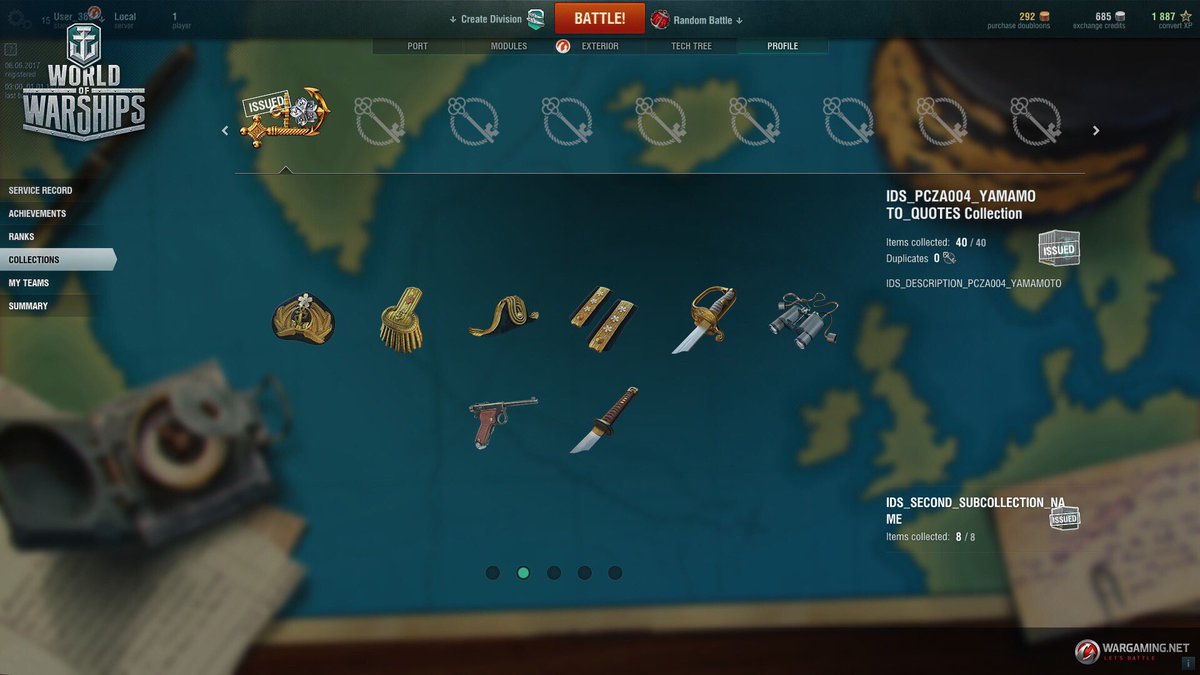
Task: Open Service Record in the side menu
Action: tap(41, 191)
